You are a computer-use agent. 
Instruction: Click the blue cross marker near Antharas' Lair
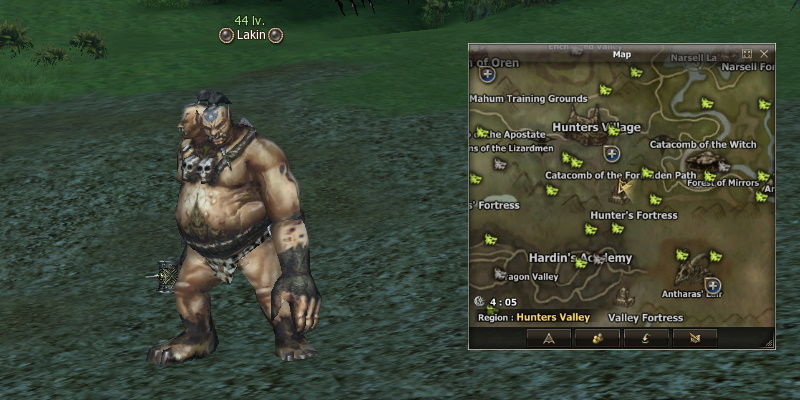click(713, 286)
